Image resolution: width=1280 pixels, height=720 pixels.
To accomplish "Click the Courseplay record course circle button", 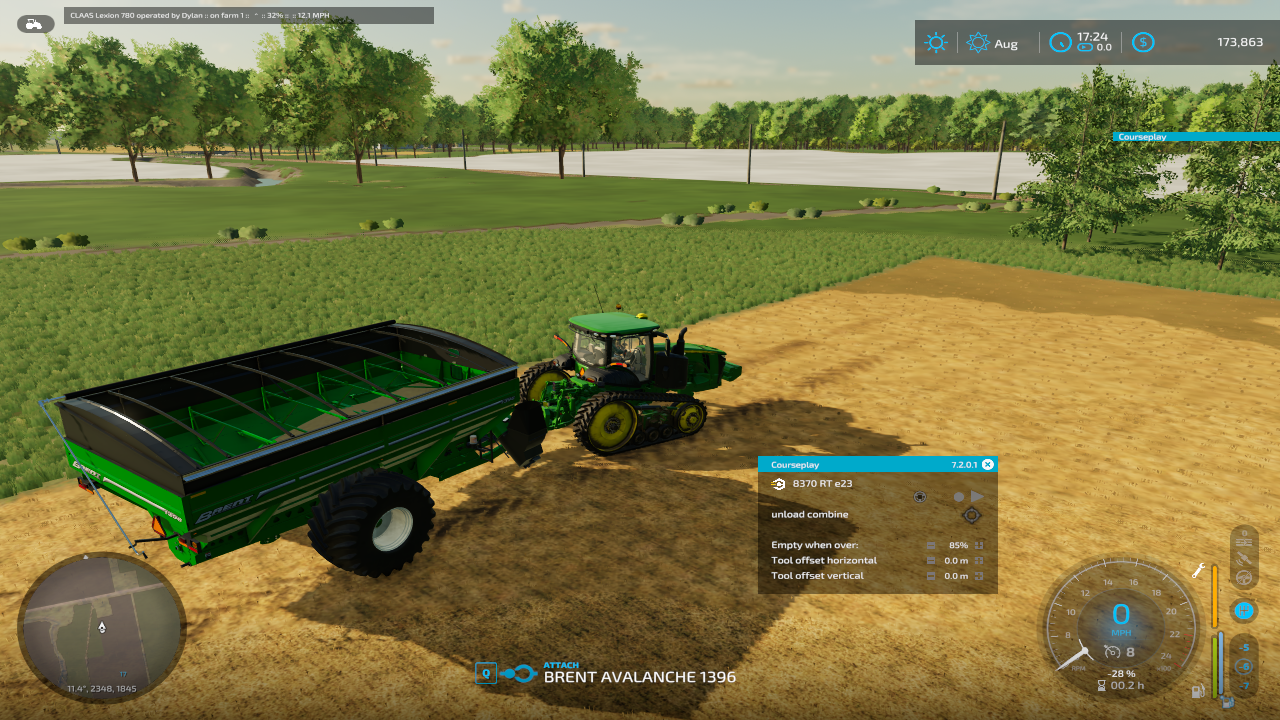I will 958,496.
